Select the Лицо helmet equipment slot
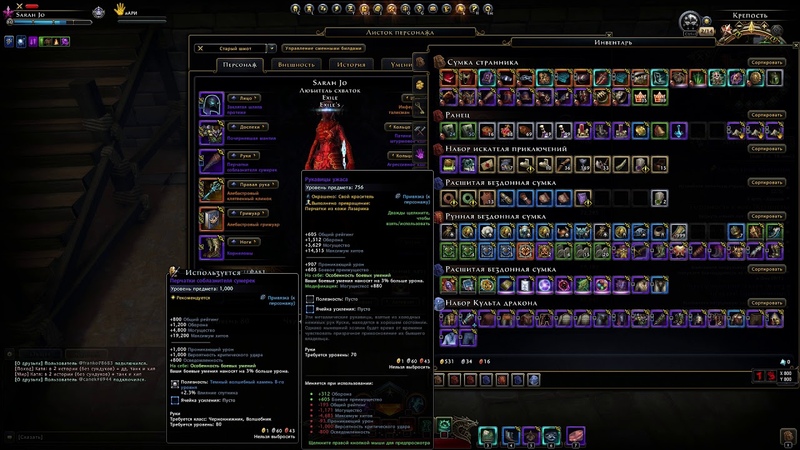Image resolution: width=800 pixels, height=450 pixels. (x=212, y=105)
